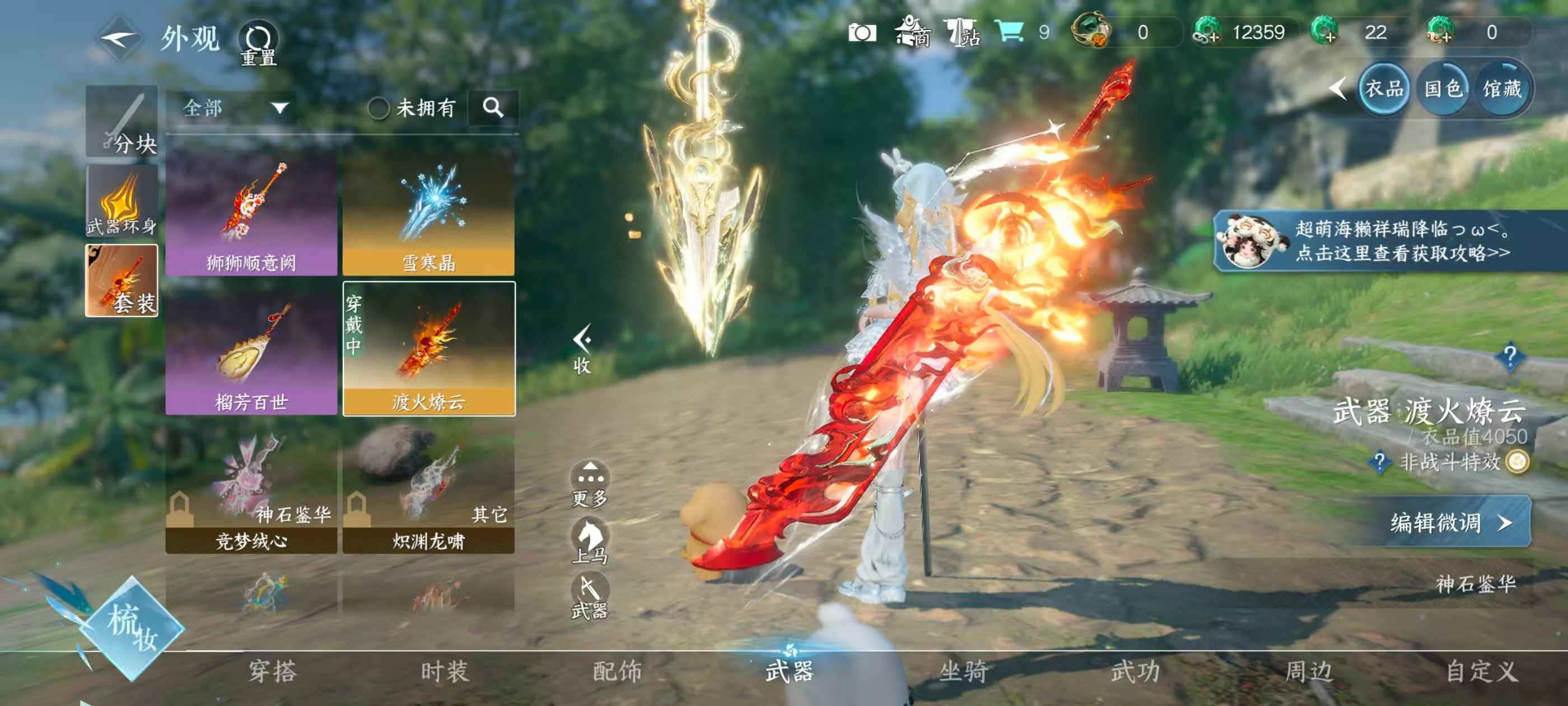Collapse the panel with the 收 arrow

click(582, 349)
